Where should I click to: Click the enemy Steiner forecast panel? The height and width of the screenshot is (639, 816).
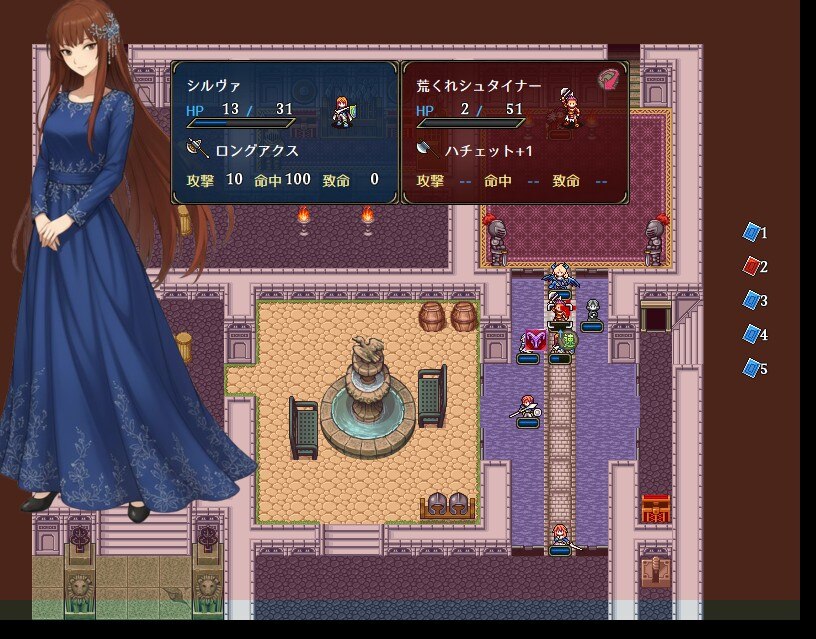(x=515, y=132)
